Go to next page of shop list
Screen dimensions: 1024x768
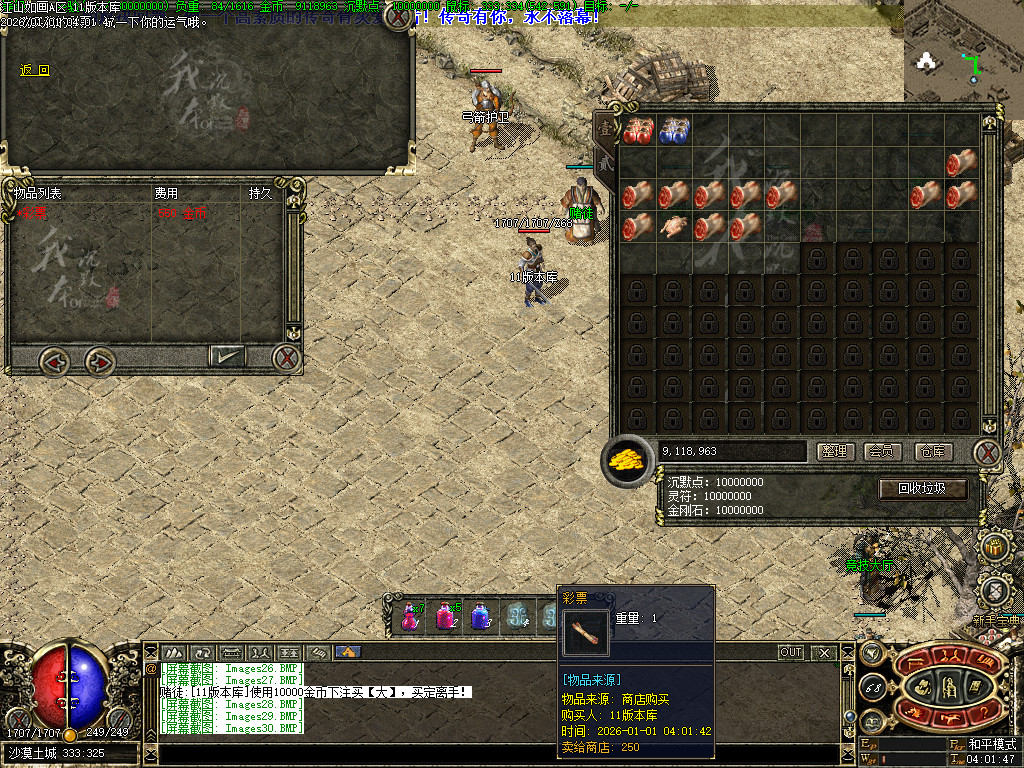tap(99, 360)
